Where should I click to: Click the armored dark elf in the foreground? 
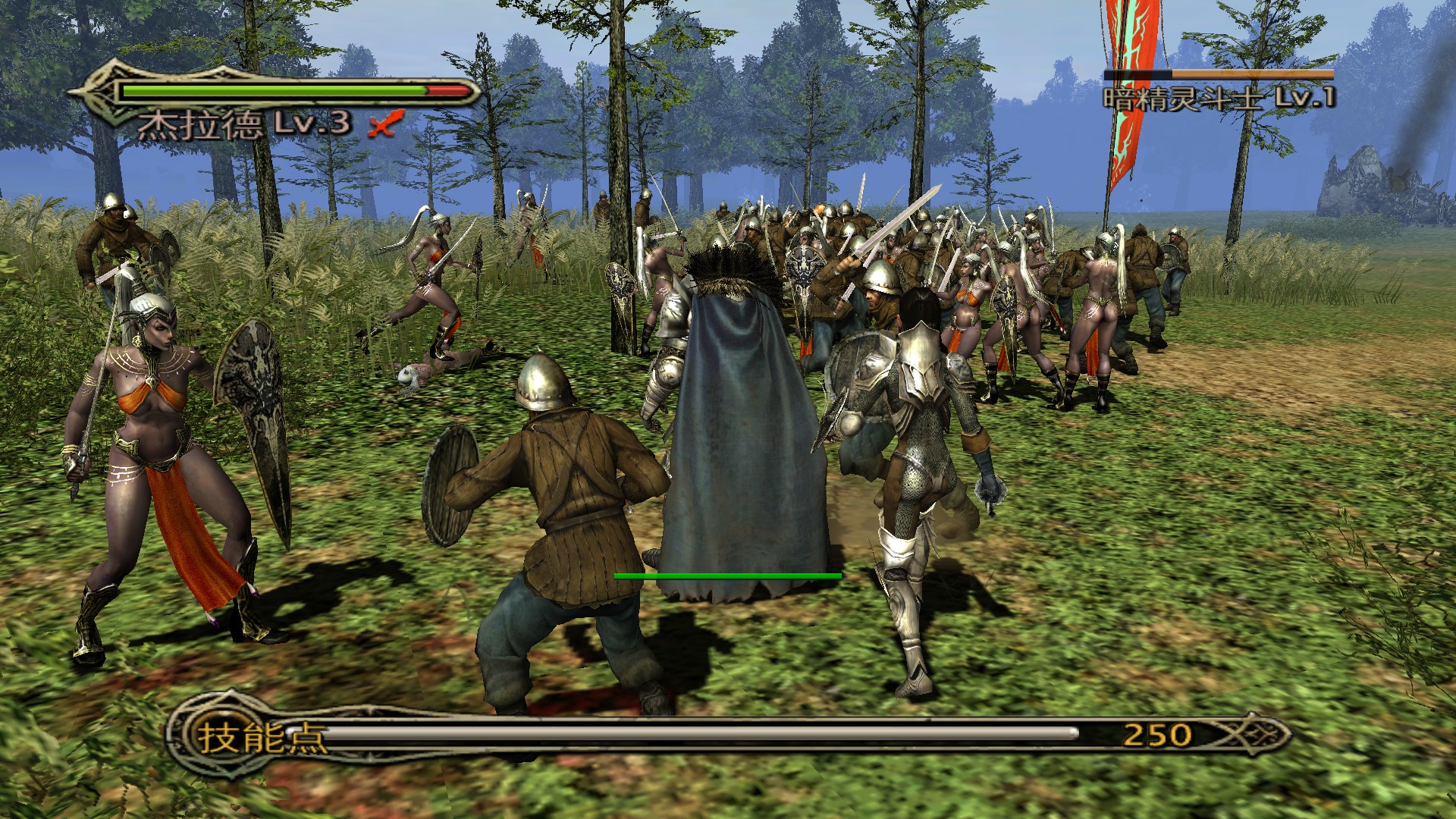tap(918, 470)
